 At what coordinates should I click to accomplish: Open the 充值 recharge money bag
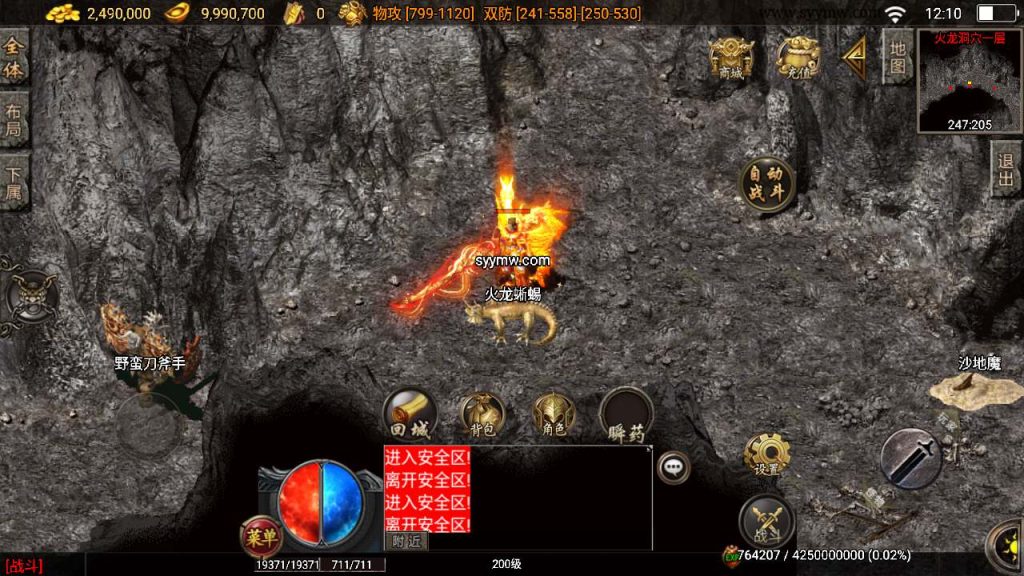pos(797,58)
